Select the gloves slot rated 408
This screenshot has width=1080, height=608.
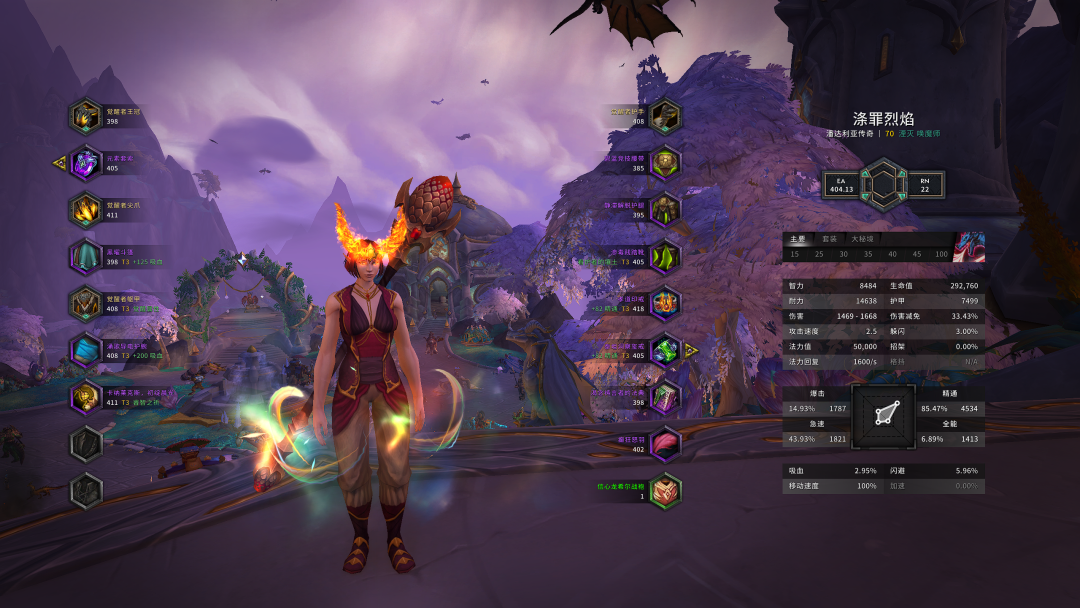[665, 116]
